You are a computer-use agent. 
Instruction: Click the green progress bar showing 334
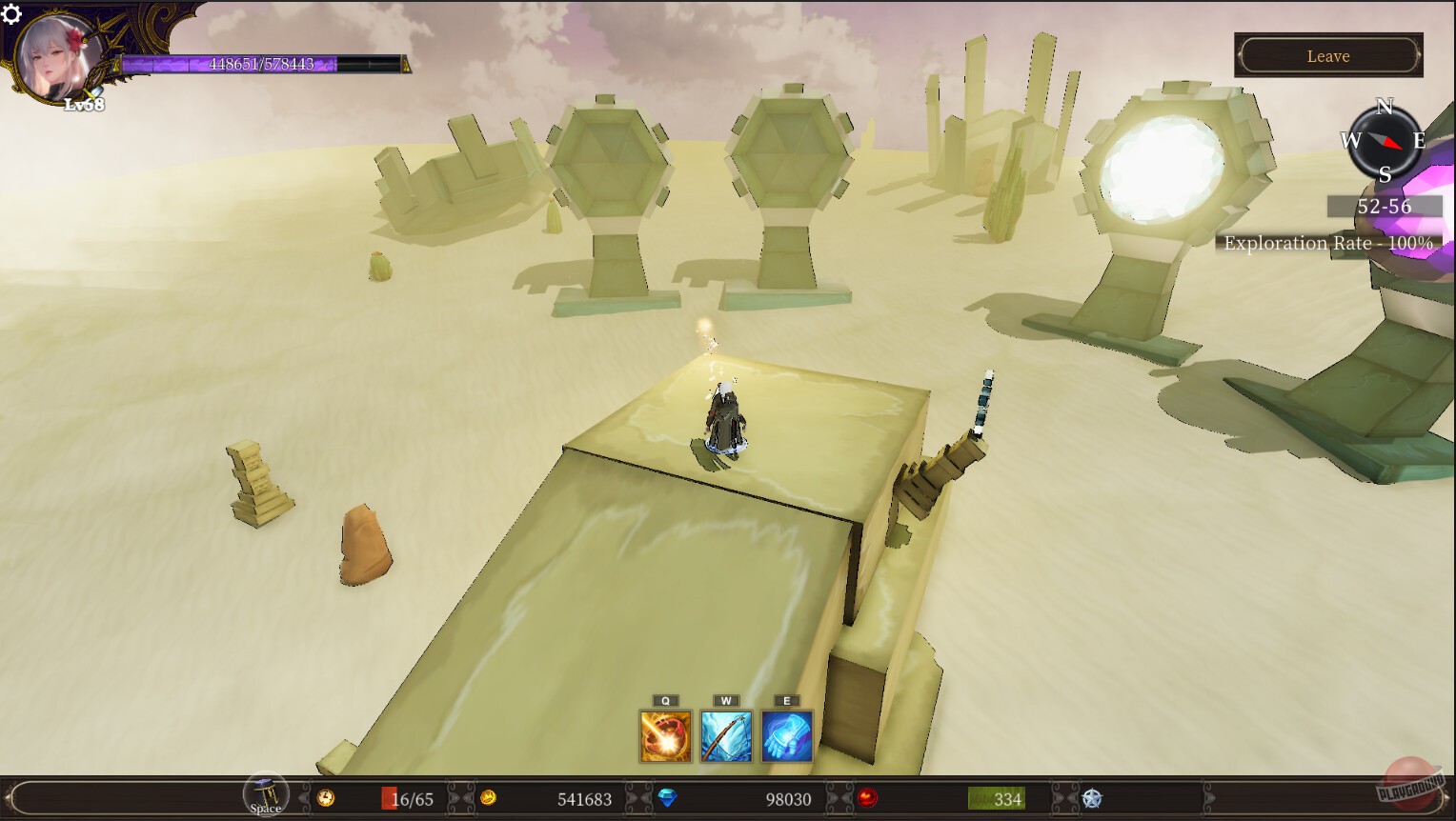tap(995, 799)
